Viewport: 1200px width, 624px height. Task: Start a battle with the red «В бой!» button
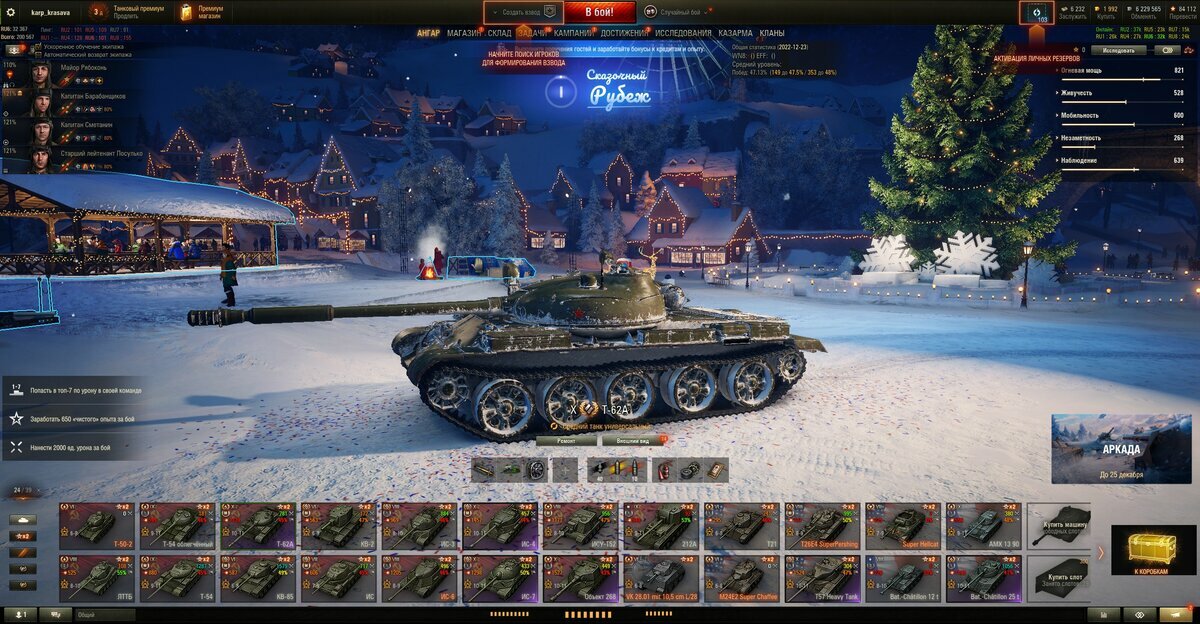[599, 12]
